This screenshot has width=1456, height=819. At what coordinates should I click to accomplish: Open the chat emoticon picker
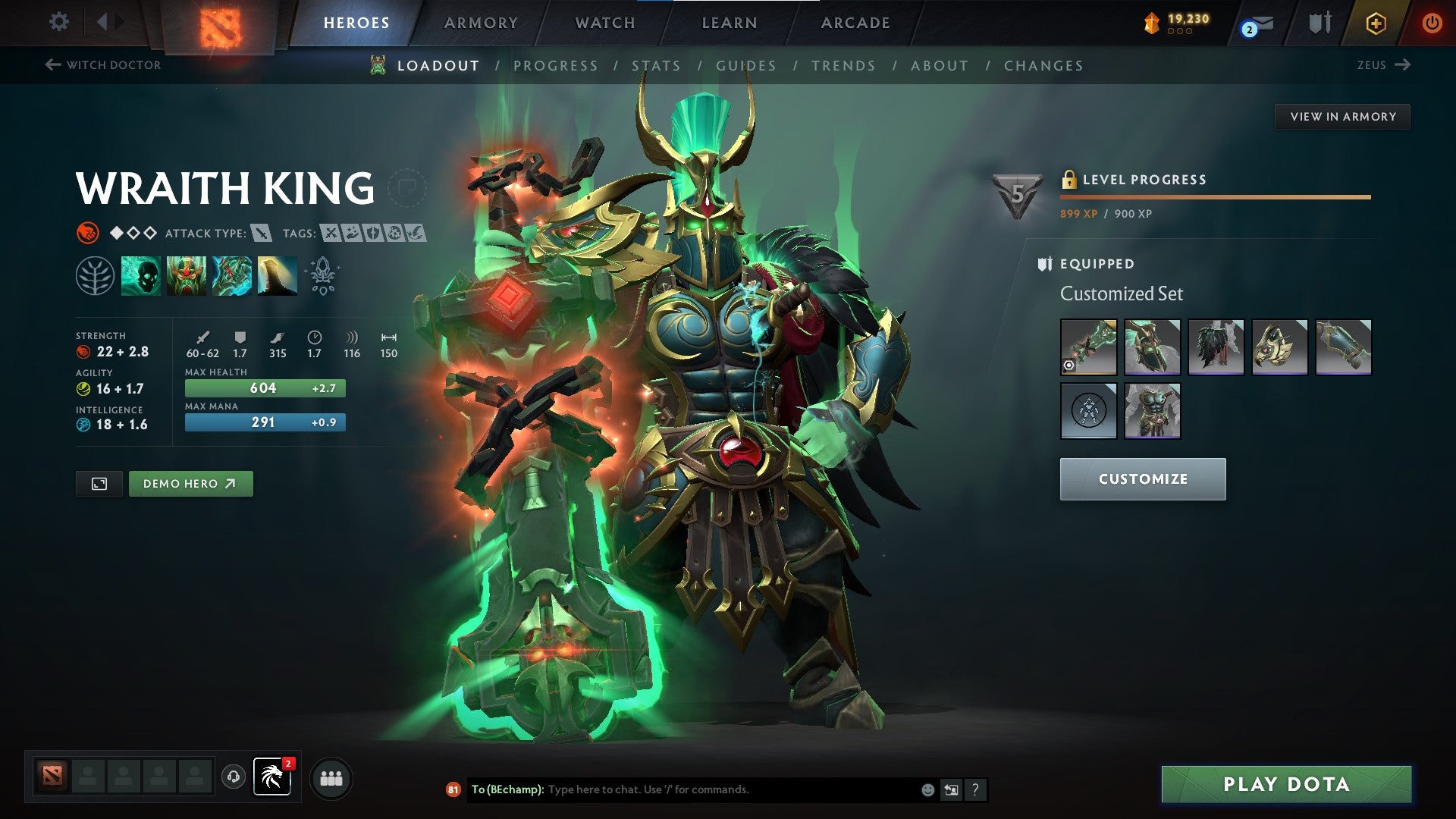point(927,789)
